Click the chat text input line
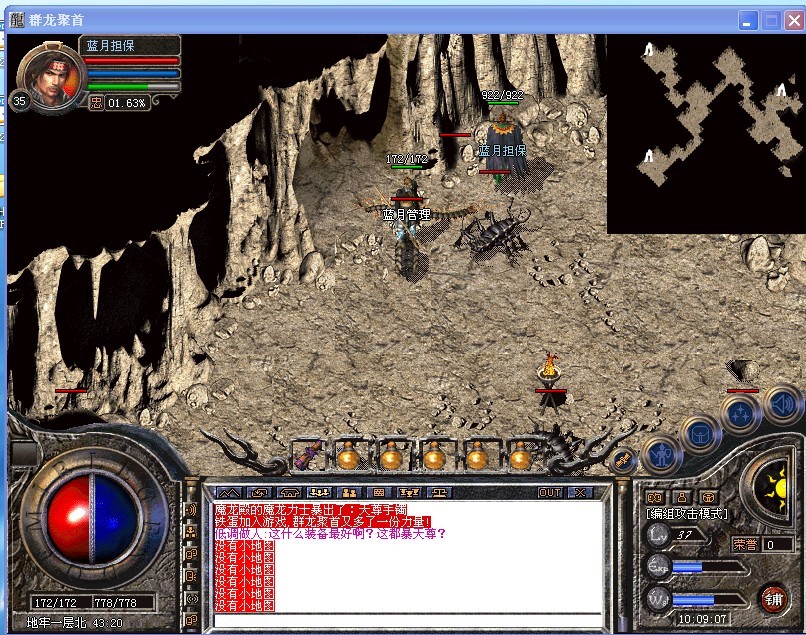The width and height of the screenshot is (806, 635). click(x=408, y=620)
